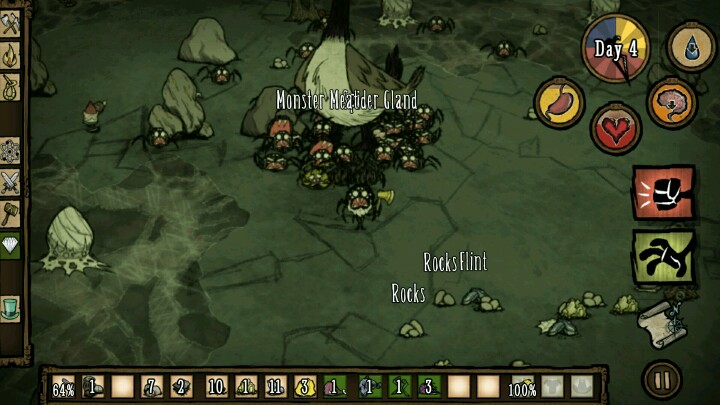
Task: Select the yellow item stack of 3
Action: (x=306, y=386)
